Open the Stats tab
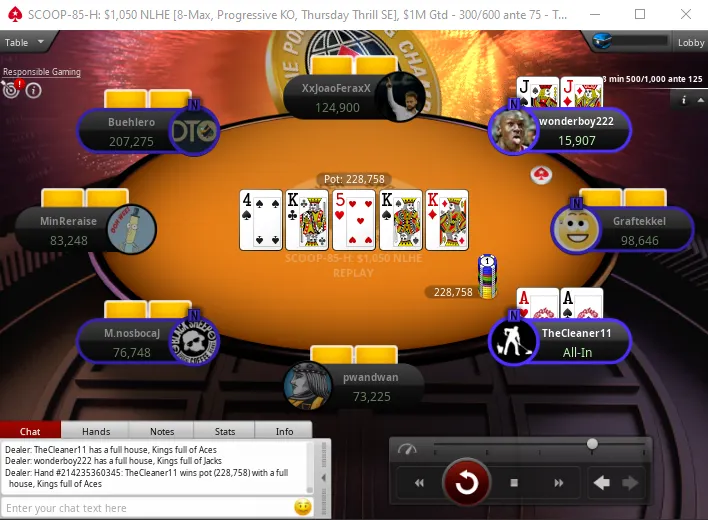 pos(225,431)
